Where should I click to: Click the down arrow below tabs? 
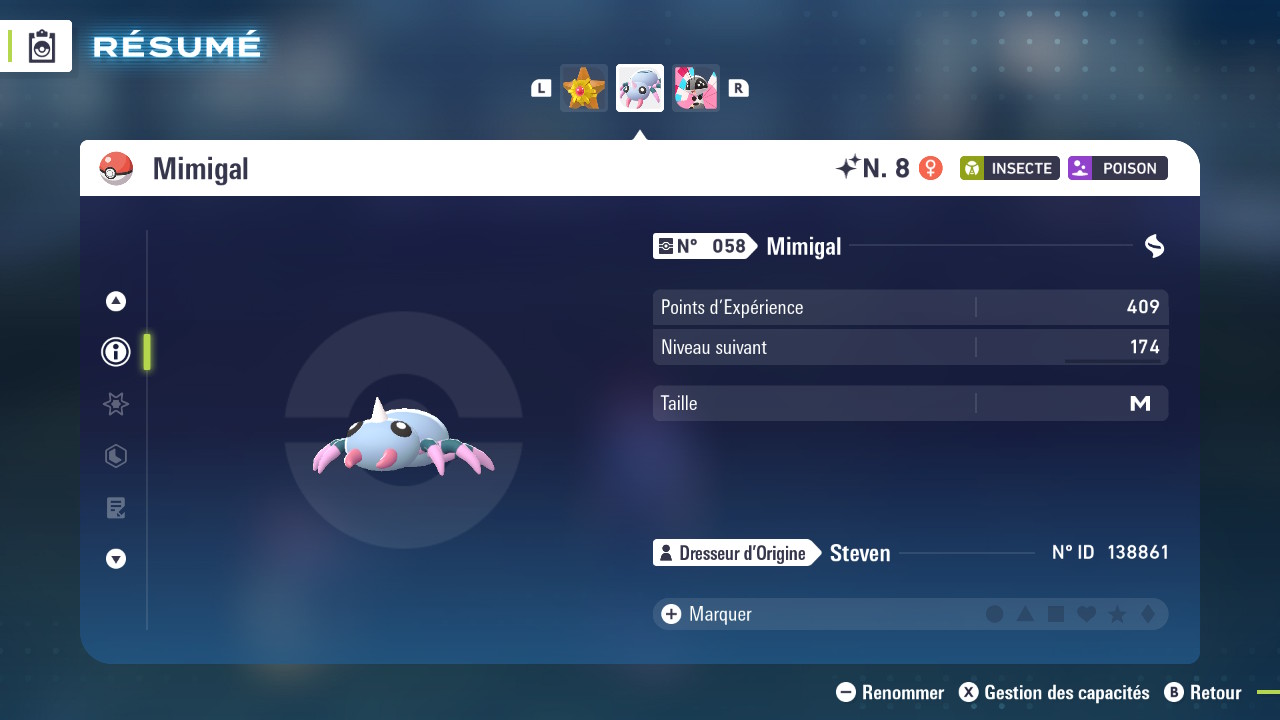point(116,559)
